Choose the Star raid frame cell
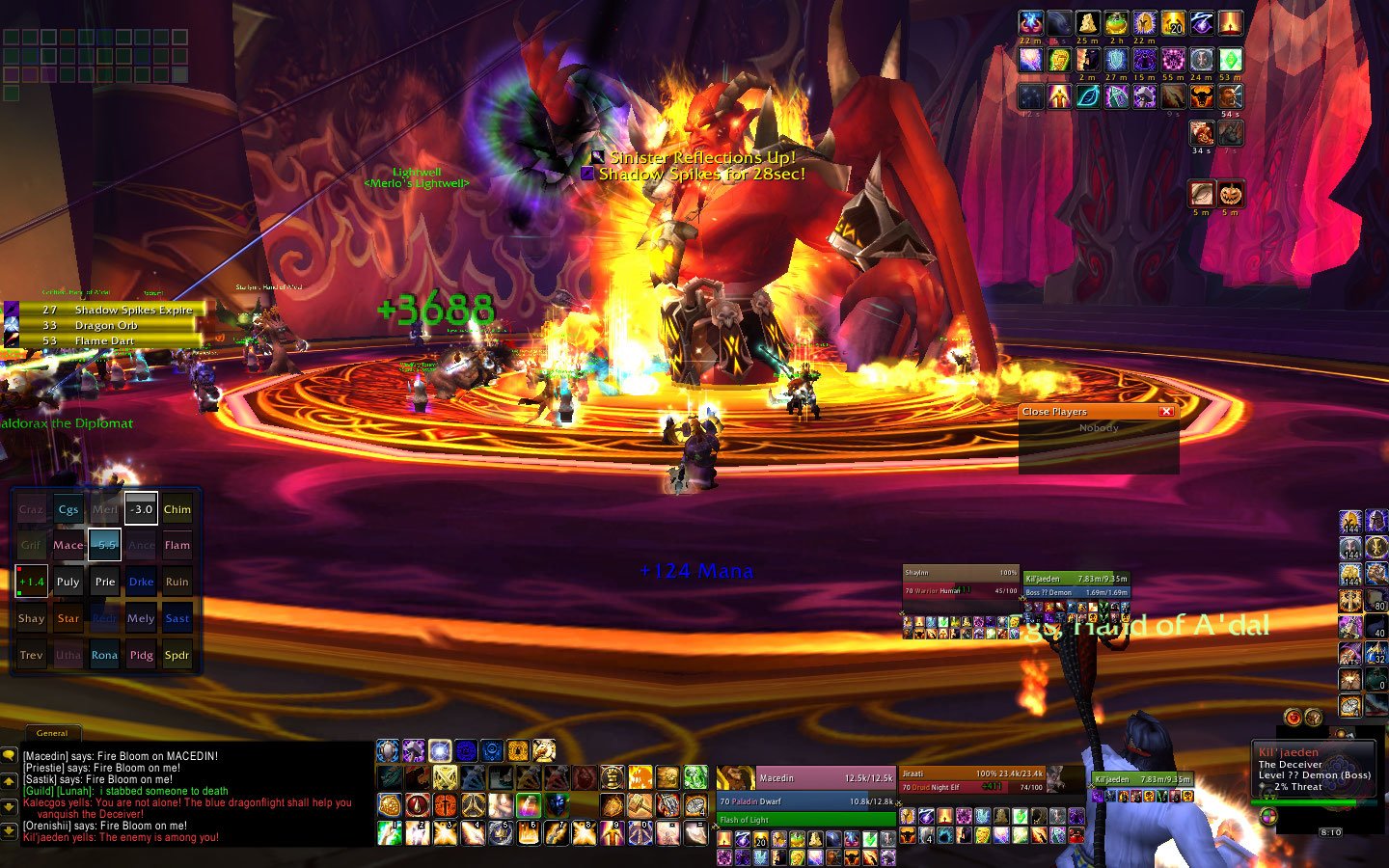Screen dimensions: 1389x868 (x=68, y=618)
